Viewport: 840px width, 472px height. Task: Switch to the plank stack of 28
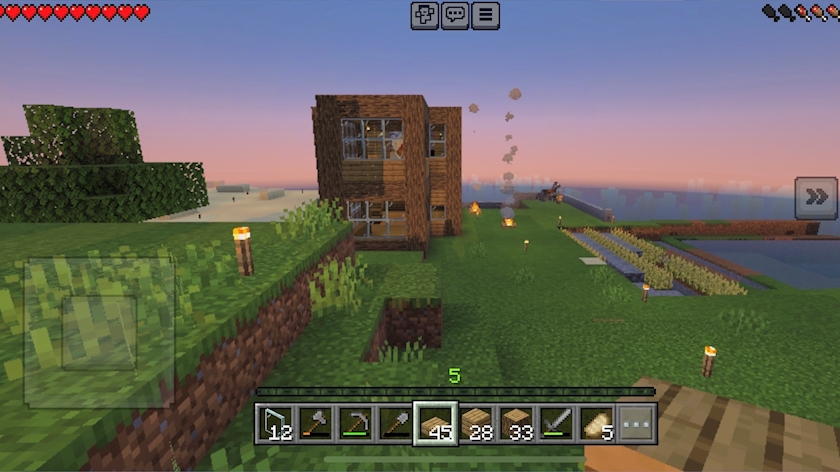coord(477,423)
